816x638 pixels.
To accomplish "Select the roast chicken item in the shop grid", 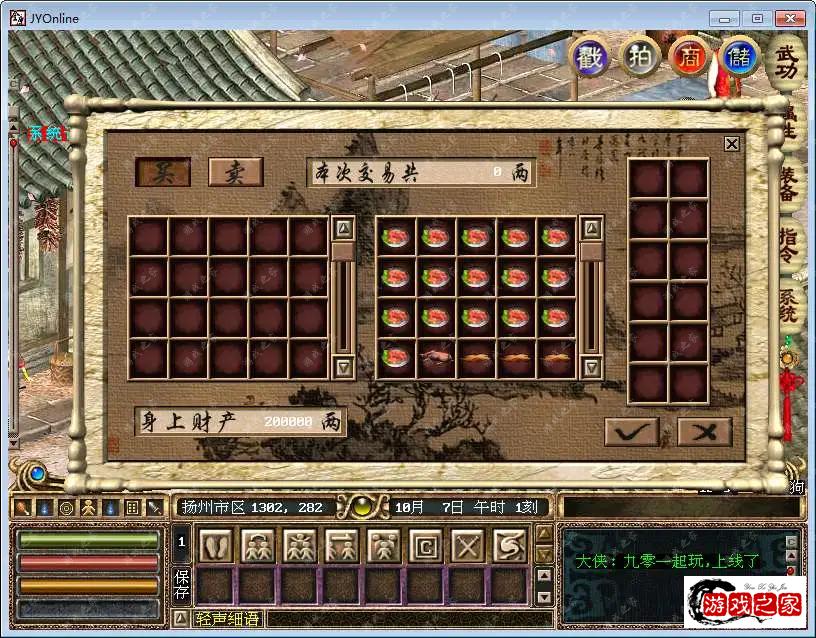I will [435, 358].
